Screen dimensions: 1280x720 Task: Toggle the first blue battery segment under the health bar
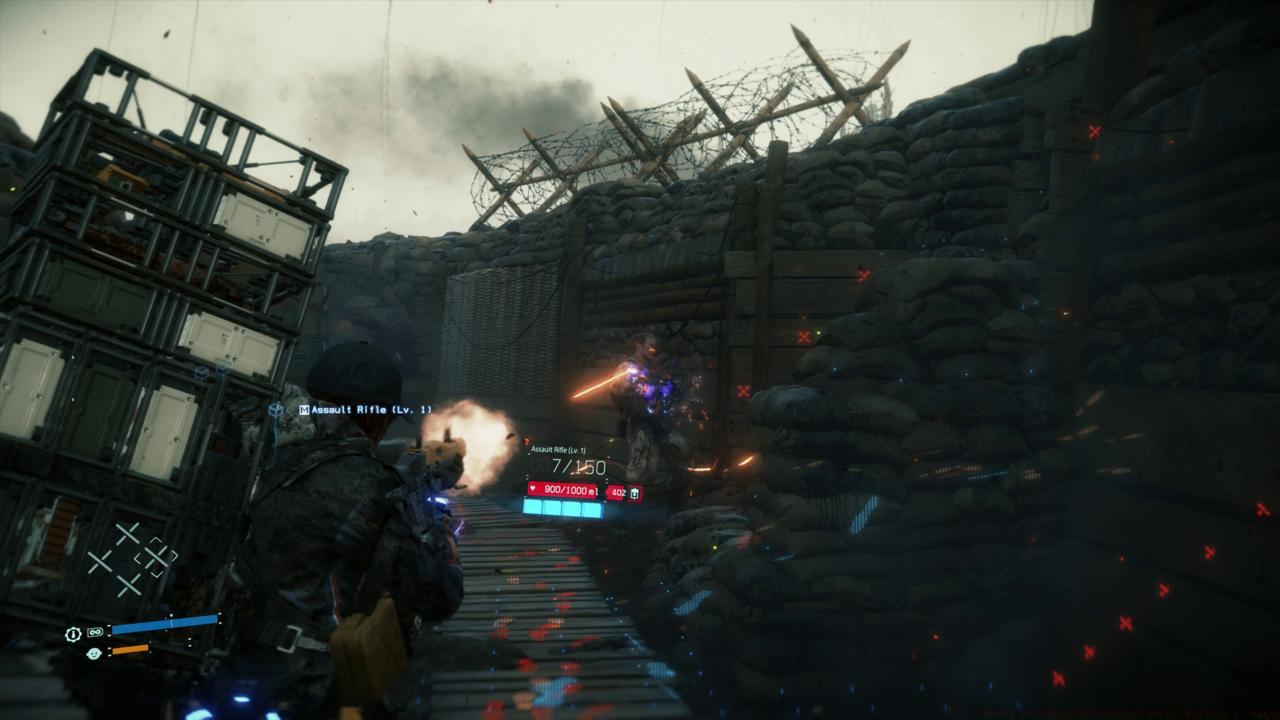click(534, 507)
